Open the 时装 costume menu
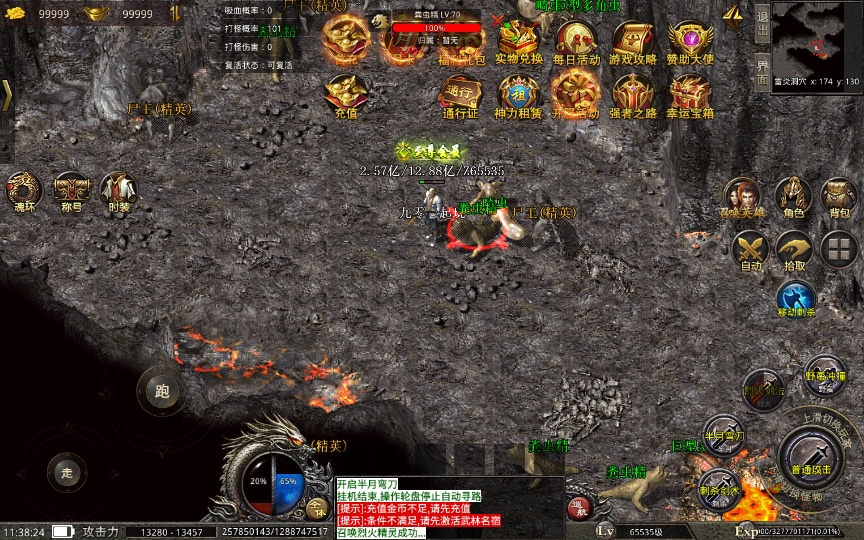 tap(119, 188)
